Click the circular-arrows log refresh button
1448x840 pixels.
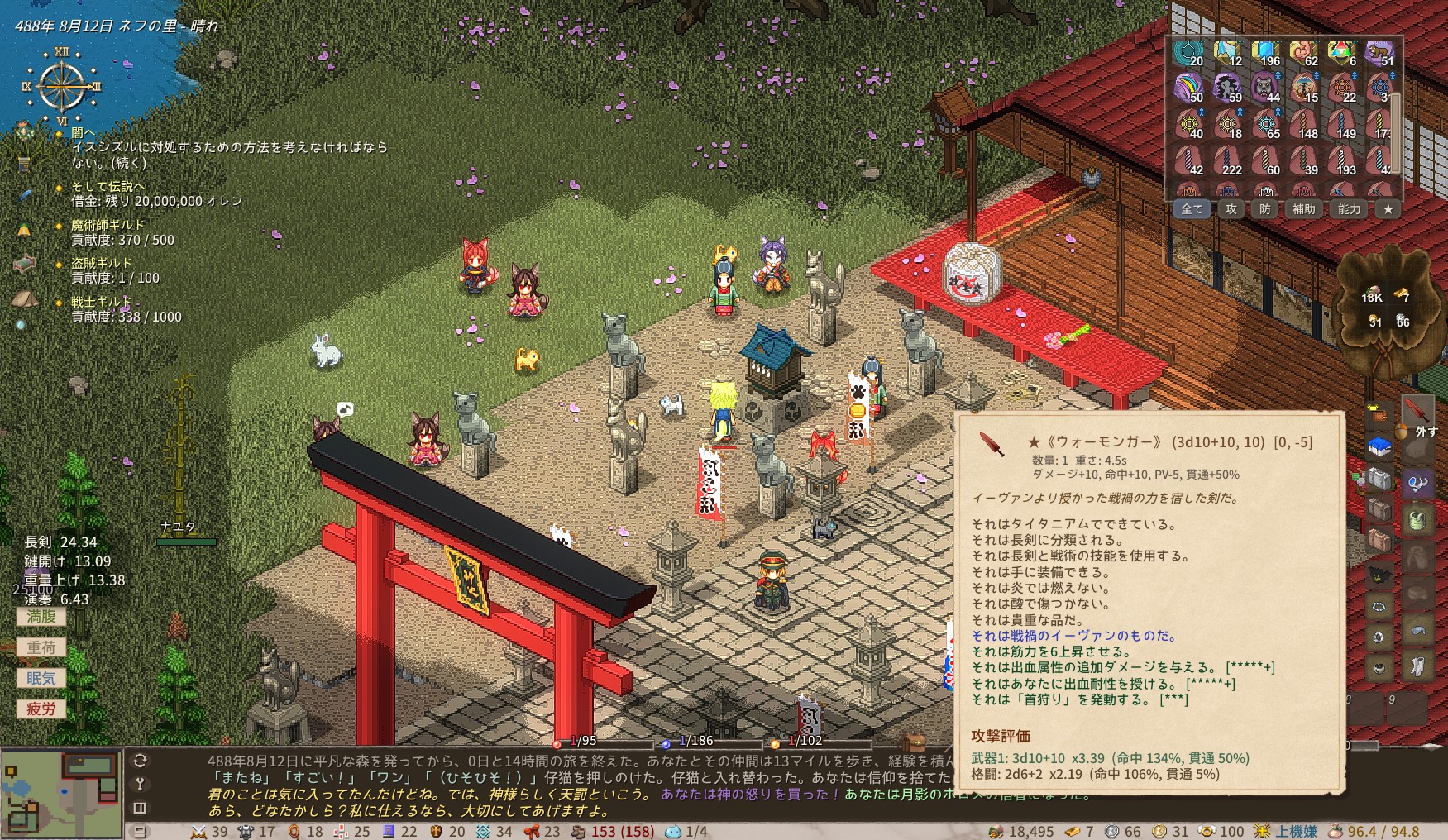140,761
